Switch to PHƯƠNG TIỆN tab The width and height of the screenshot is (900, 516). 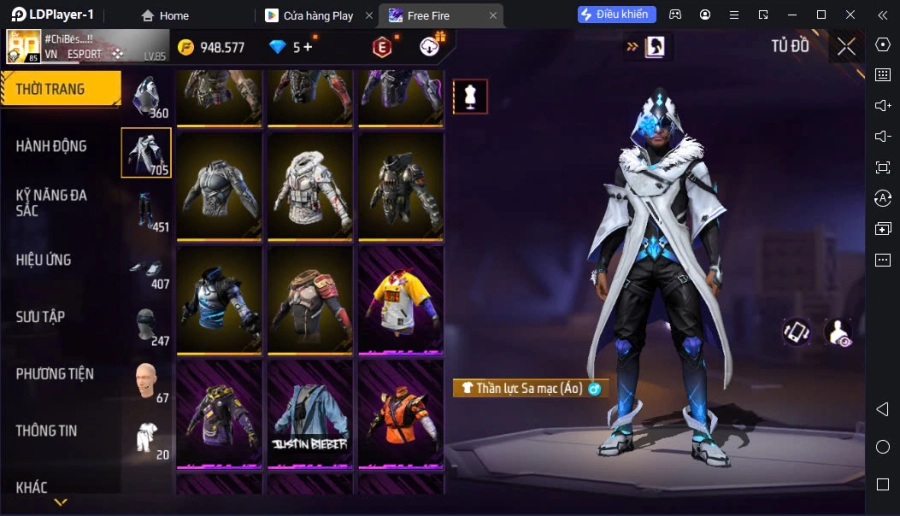coord(55,374)
